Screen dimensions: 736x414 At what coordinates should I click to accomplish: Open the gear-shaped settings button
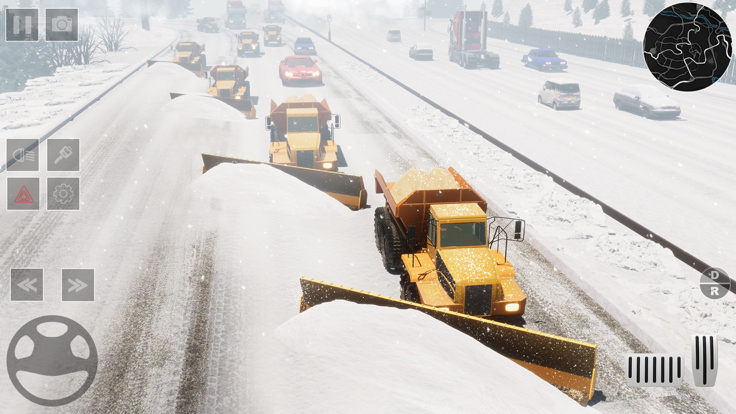coord(63,194)
